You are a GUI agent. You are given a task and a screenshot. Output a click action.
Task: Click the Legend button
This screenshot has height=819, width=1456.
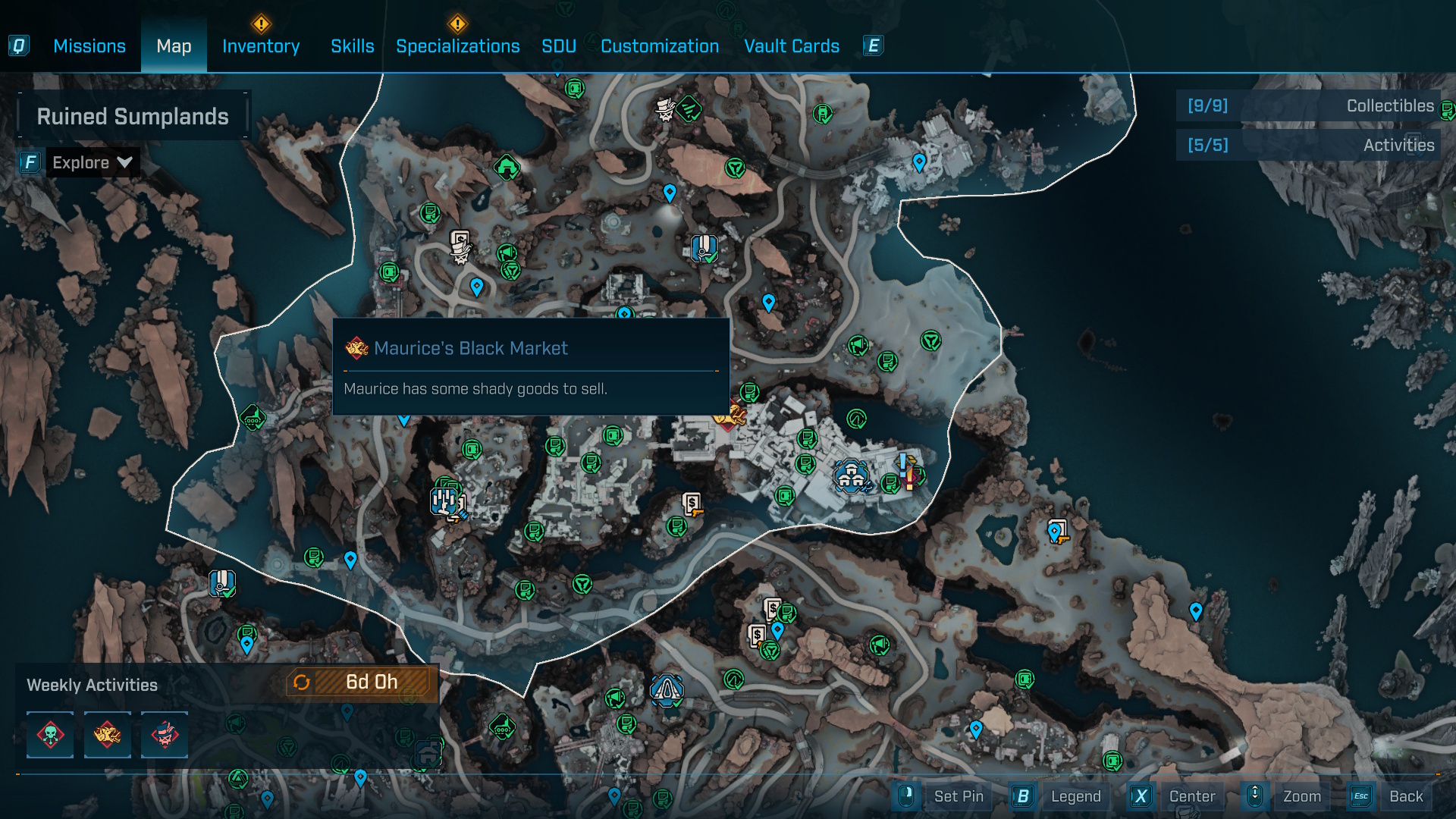(1076, 796)
